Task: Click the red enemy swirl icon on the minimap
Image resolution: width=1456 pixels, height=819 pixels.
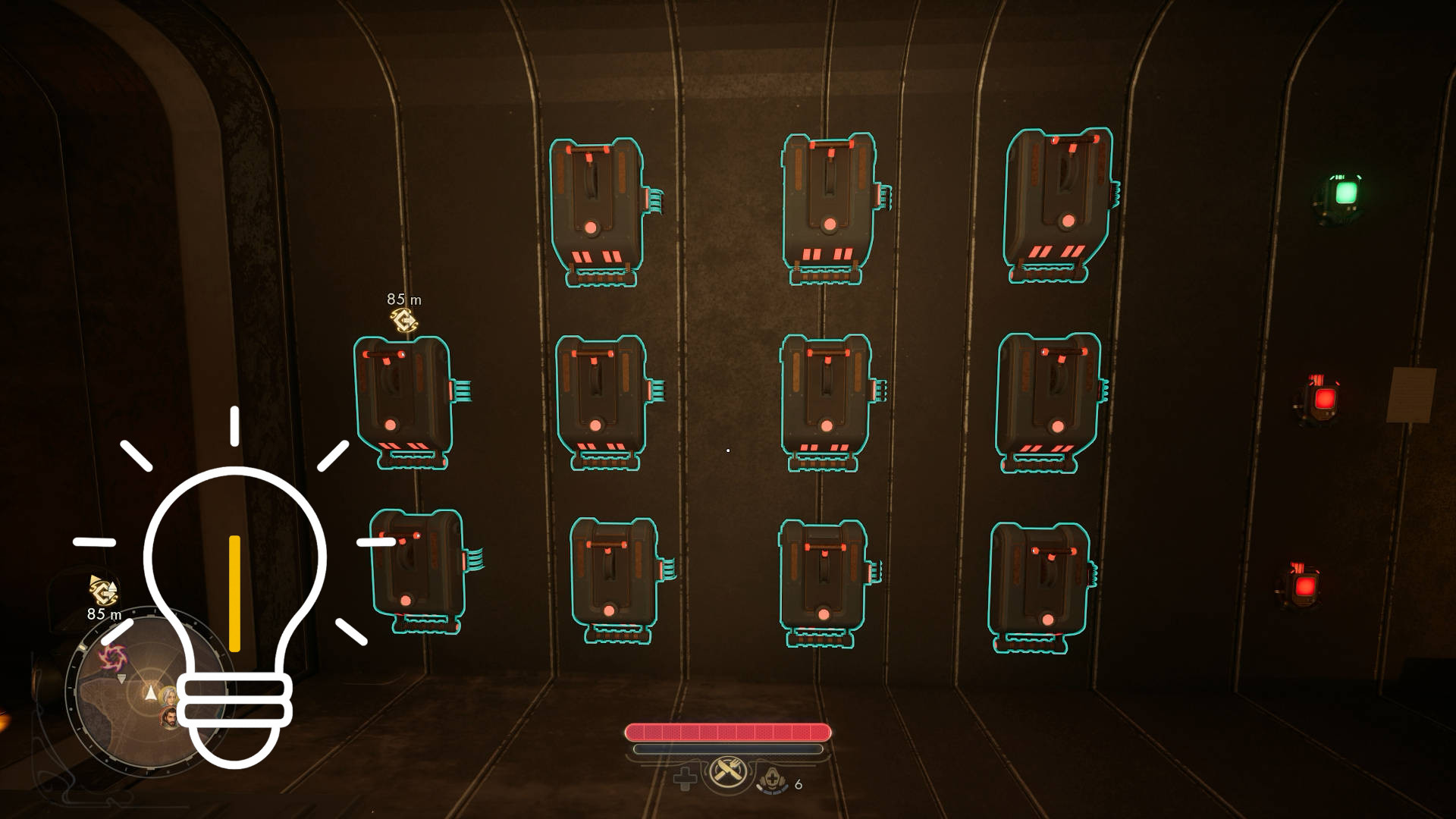Action: coord(113,656)
